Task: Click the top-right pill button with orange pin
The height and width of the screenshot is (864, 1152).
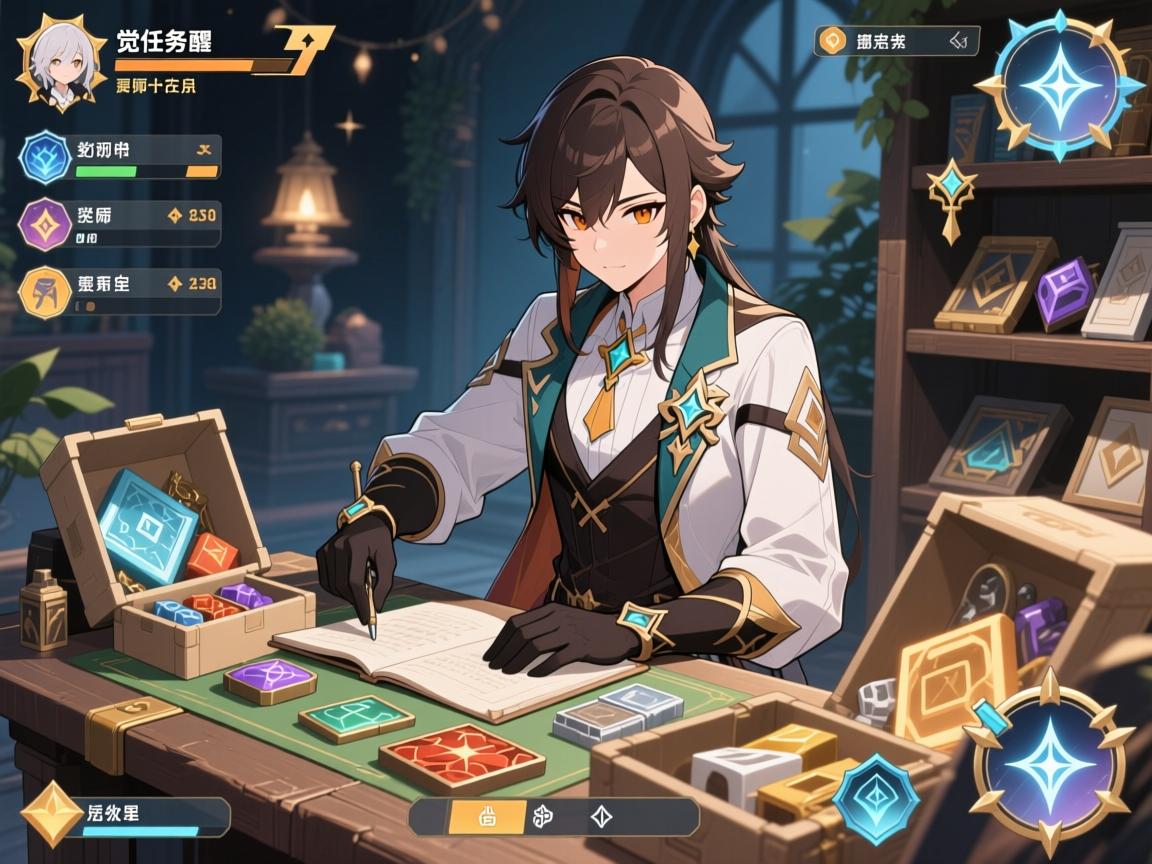Action: click(x=896, y=41)
